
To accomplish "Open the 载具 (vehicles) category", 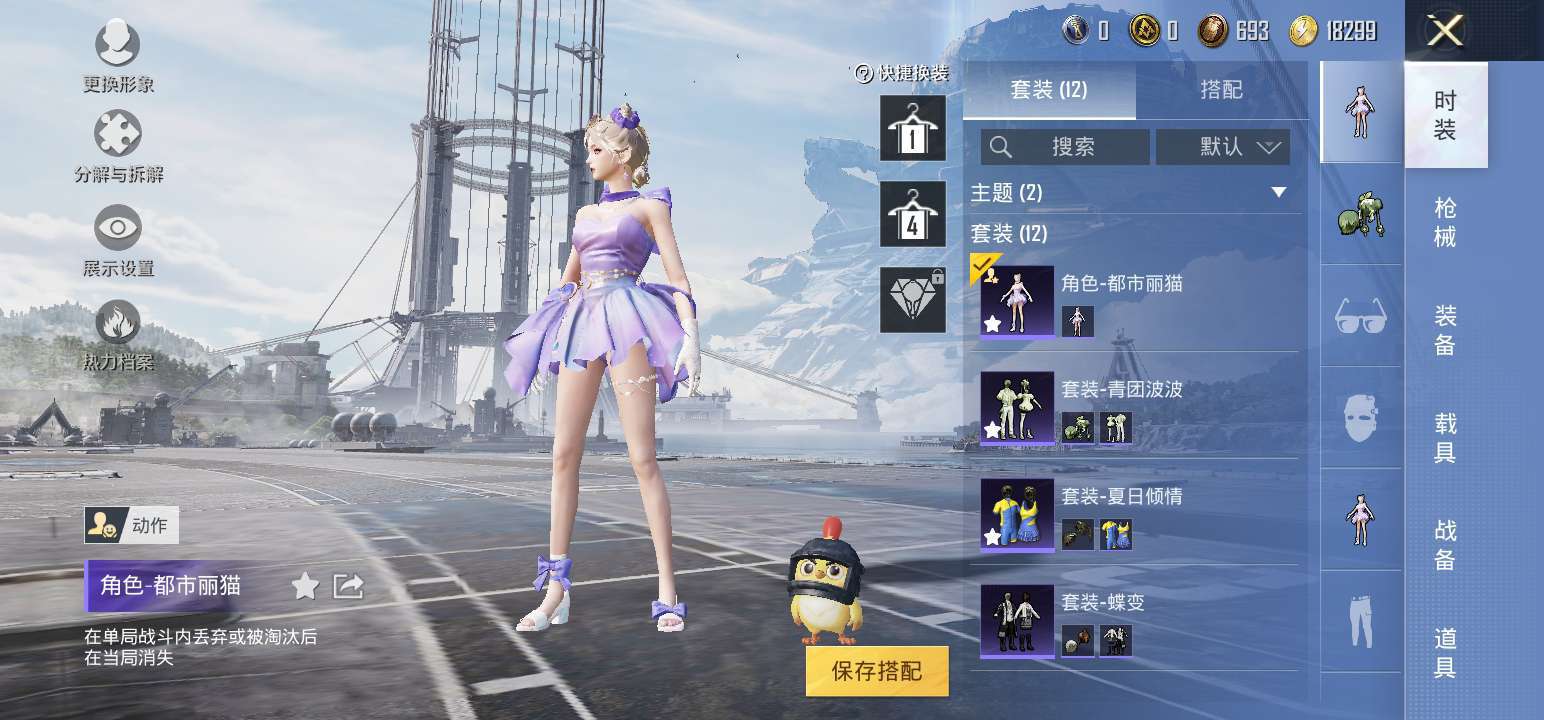I will coord(1445,438).
